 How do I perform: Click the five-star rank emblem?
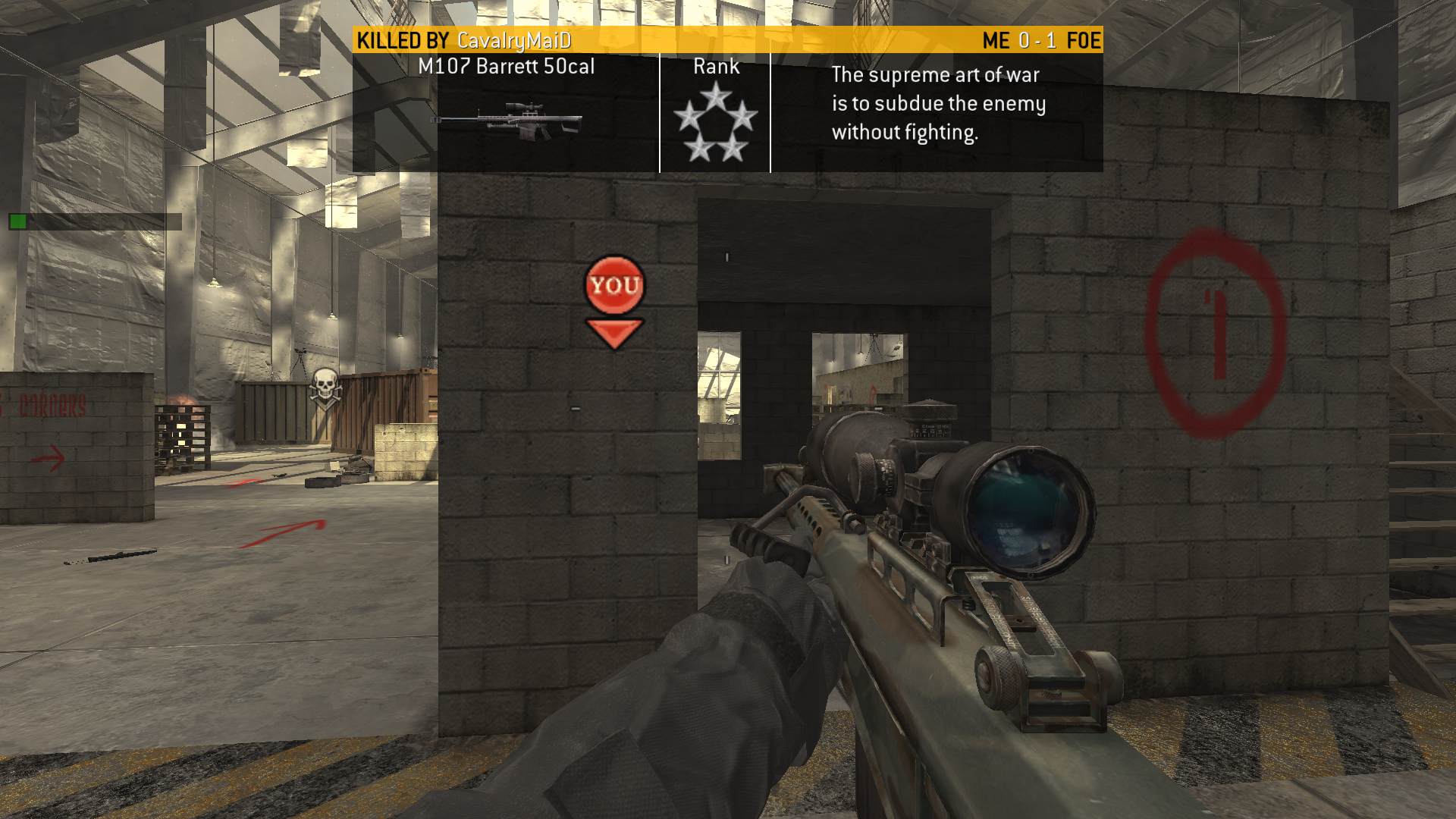(x=715, y=122)
